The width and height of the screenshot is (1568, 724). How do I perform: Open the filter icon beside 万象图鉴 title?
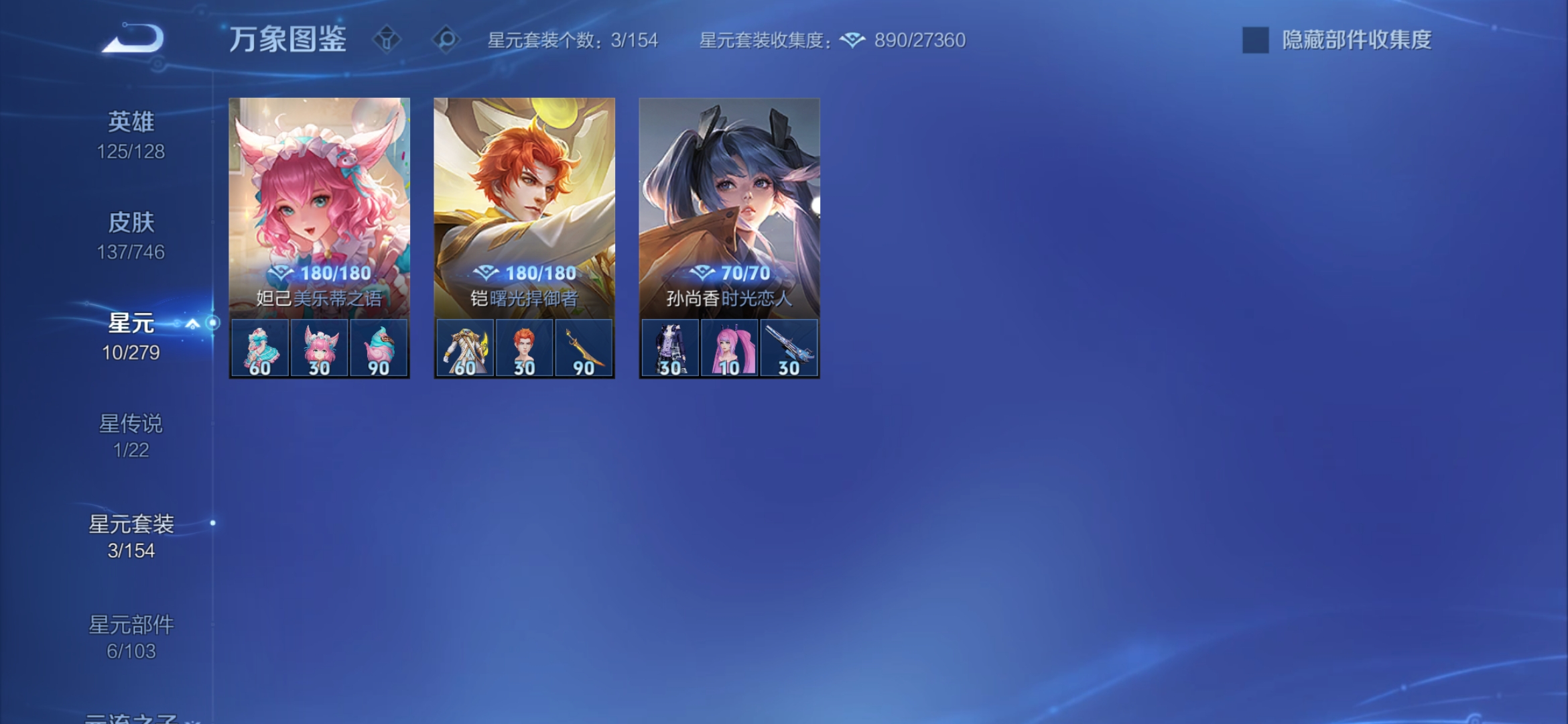coord(385,39)
